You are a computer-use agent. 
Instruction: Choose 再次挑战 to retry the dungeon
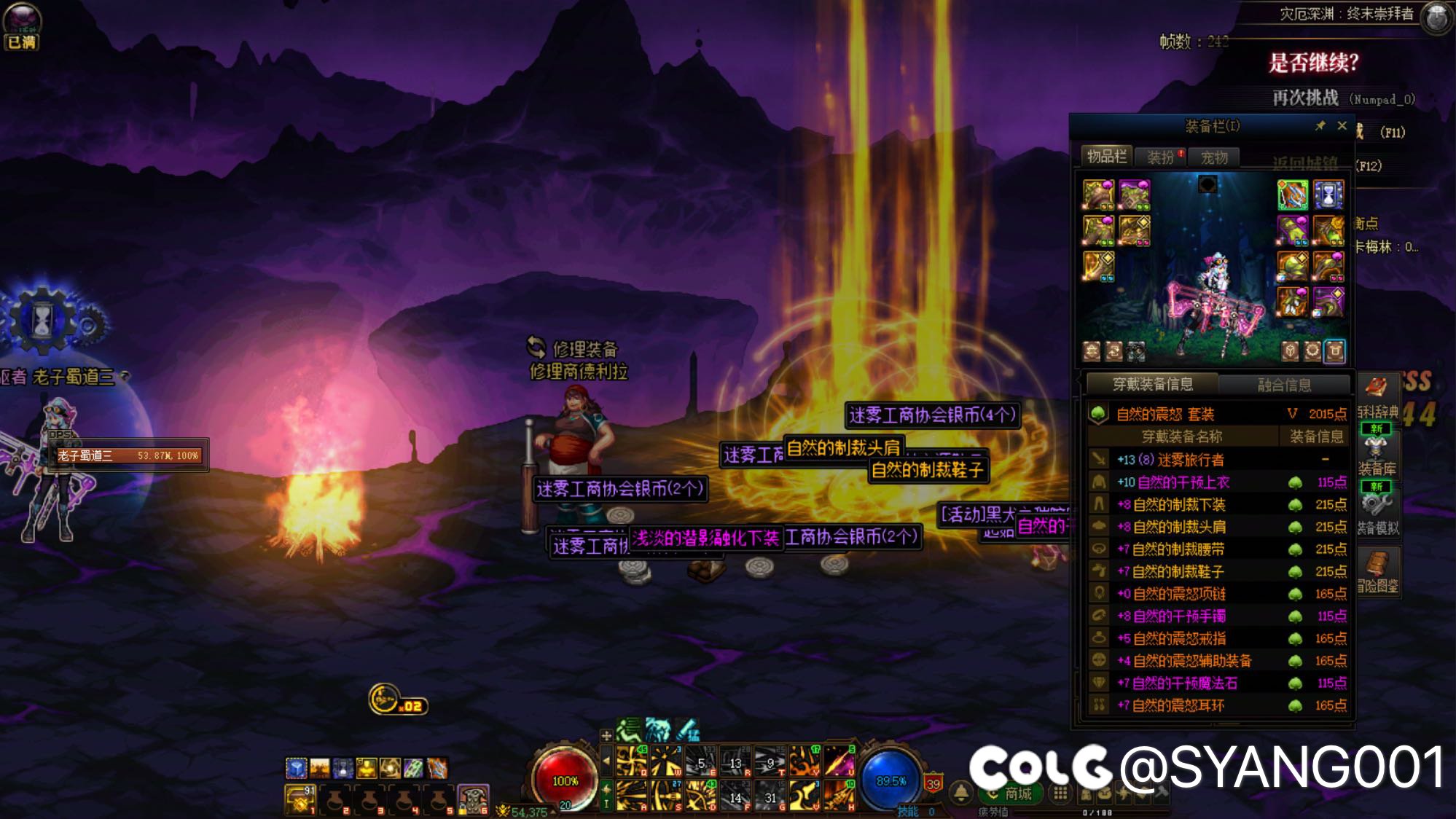pyautogui.click(x=1305, y=98)
